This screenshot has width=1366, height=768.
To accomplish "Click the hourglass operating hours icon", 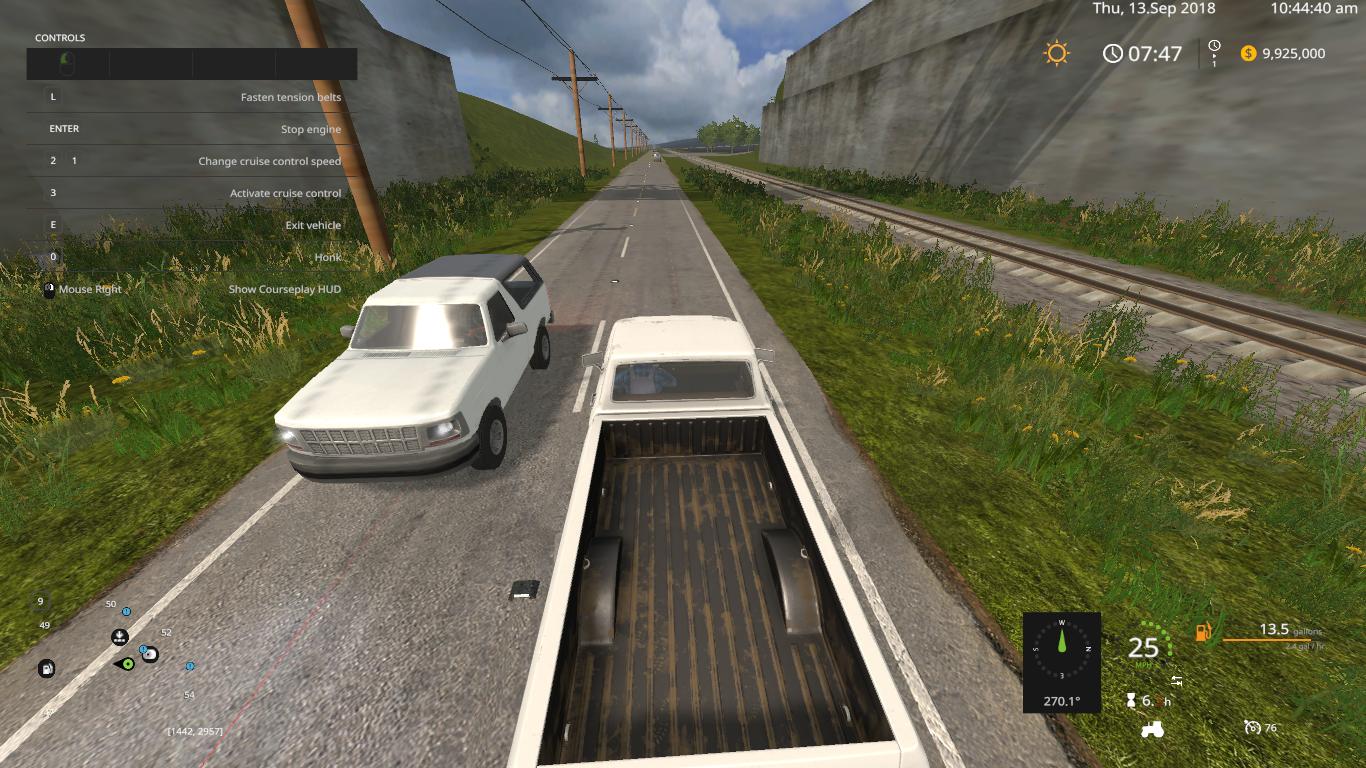I will pyautogui.click(x=1131, y=700).
